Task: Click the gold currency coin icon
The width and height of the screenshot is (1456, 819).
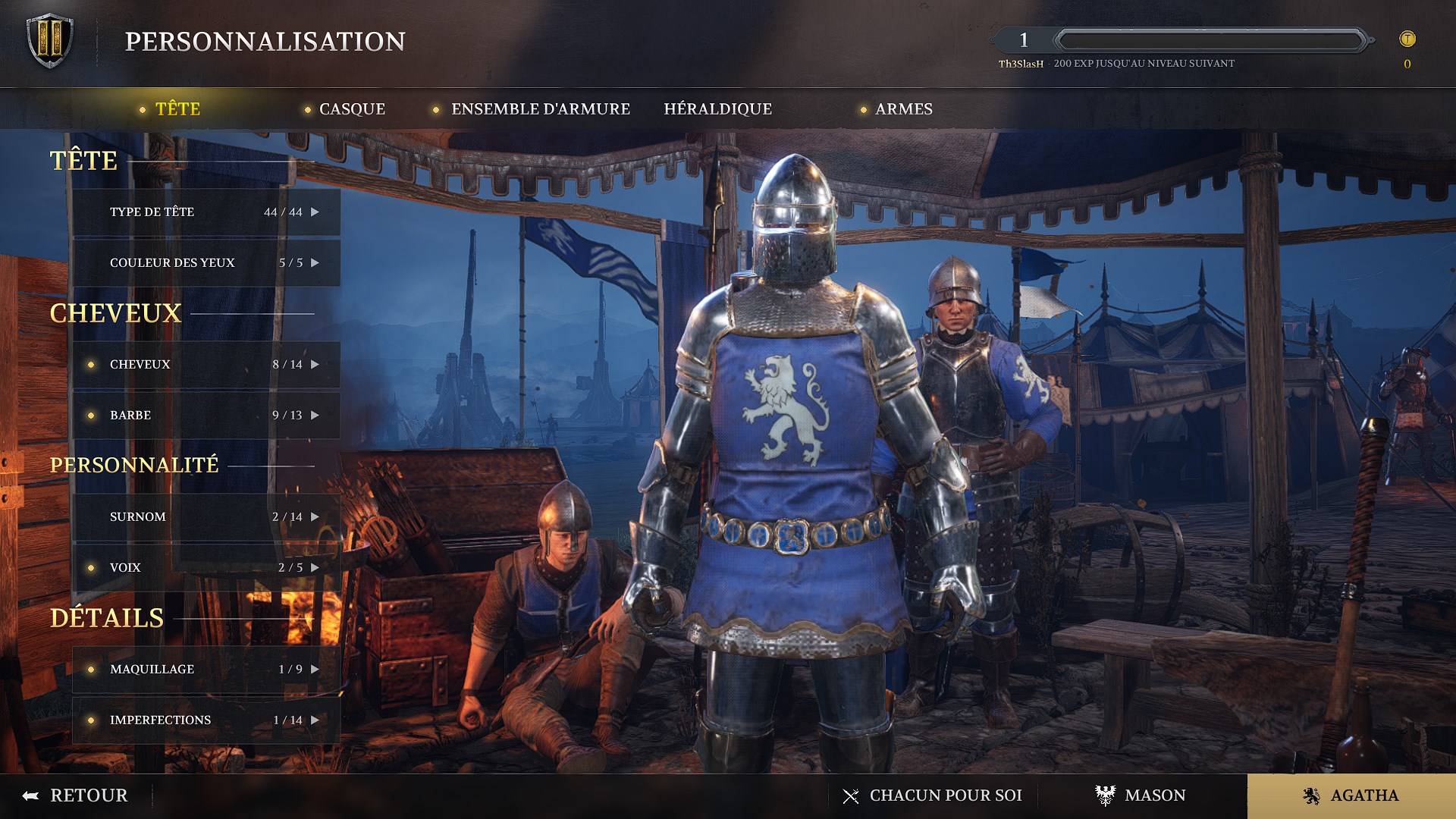Action: 1407,39
